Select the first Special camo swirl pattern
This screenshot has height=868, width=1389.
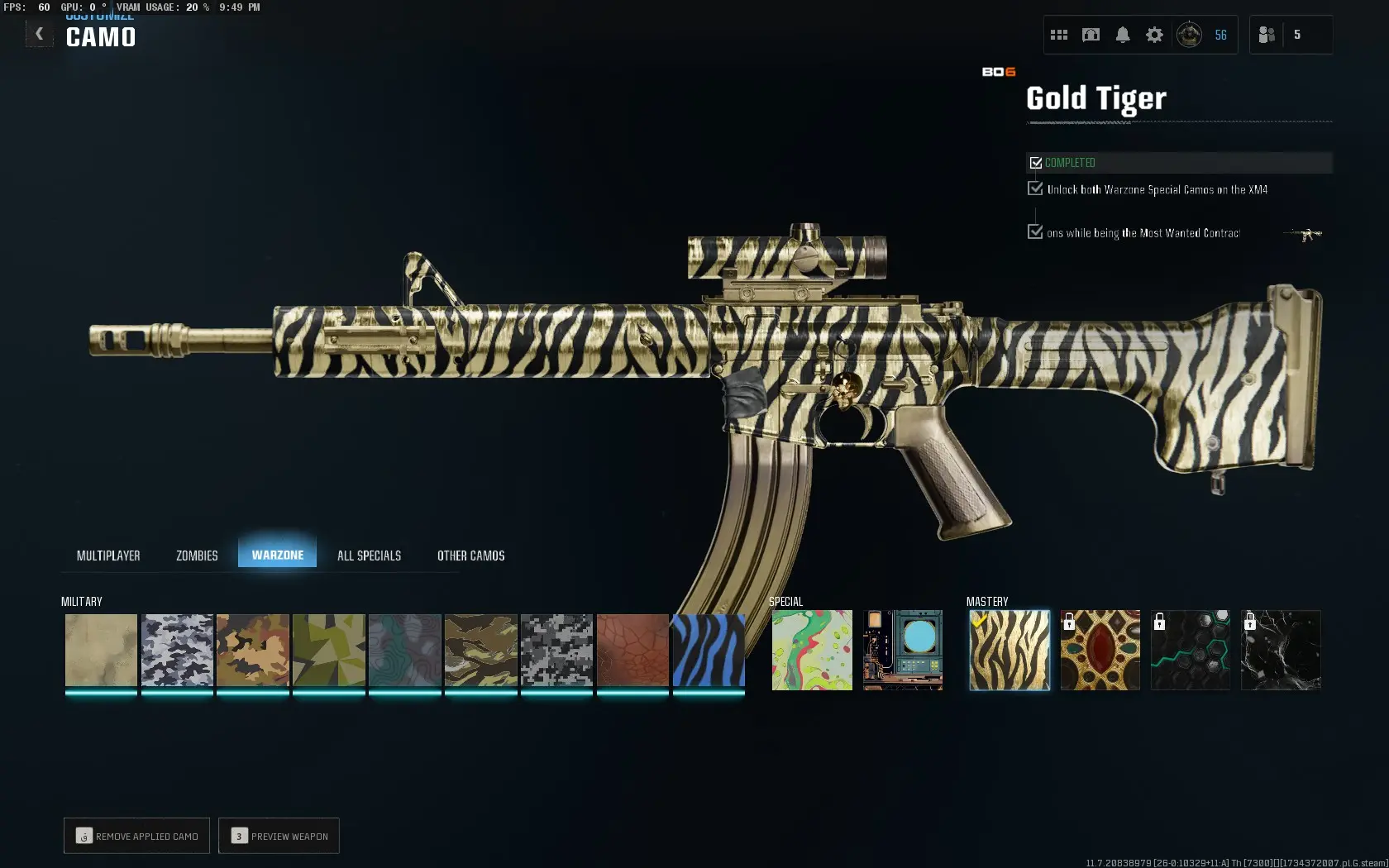(812, 651)
